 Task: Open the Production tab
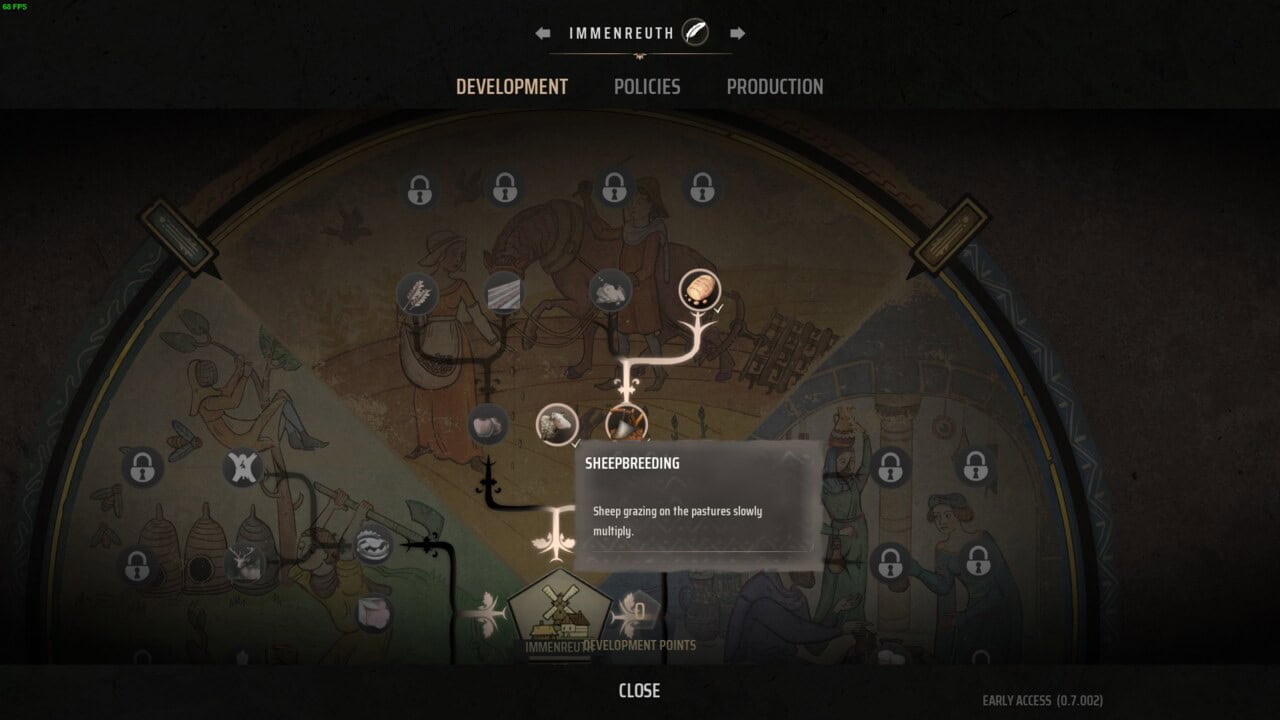[x=775, y=87]
